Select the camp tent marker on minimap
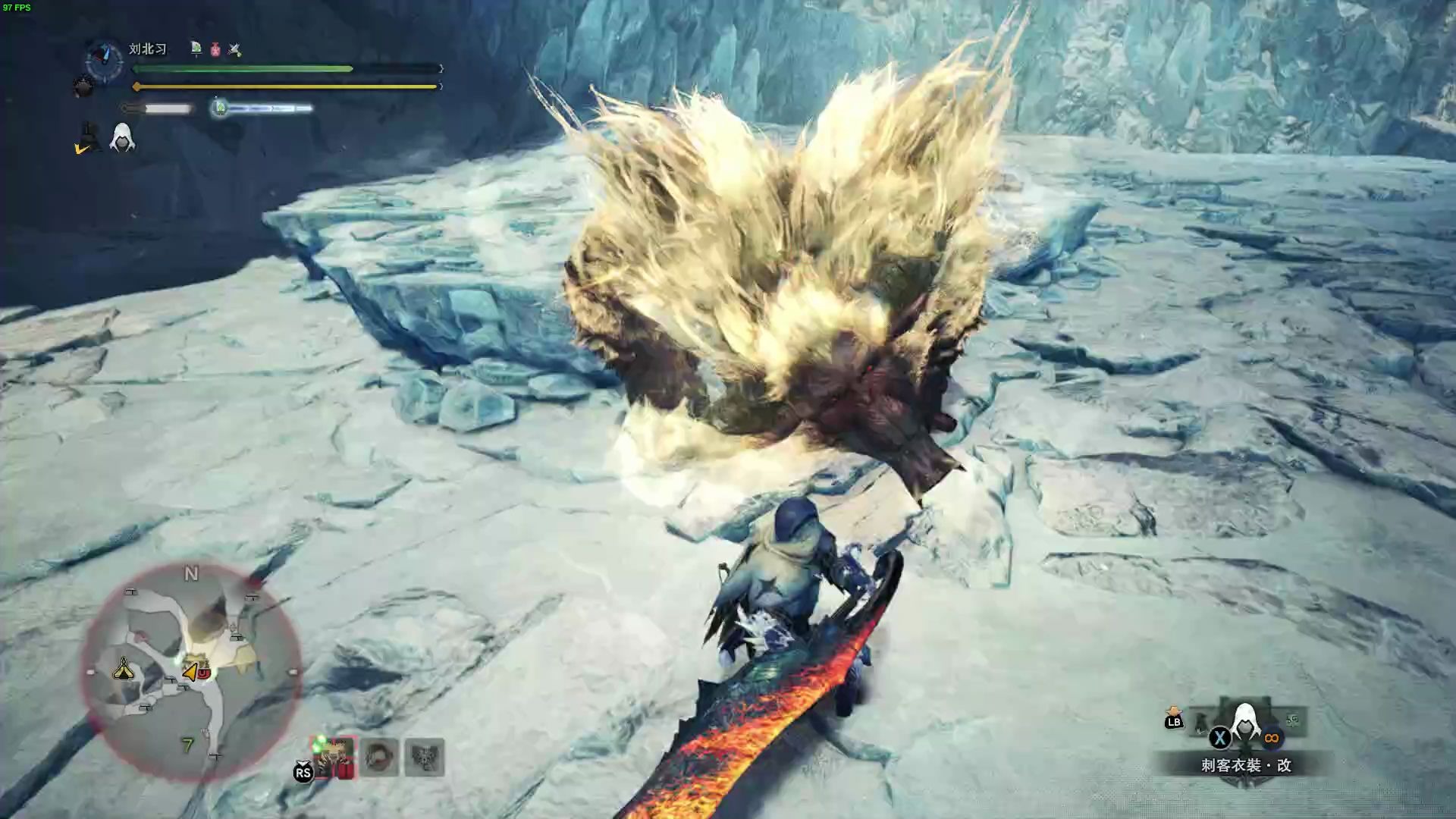 tap(123, 669)
